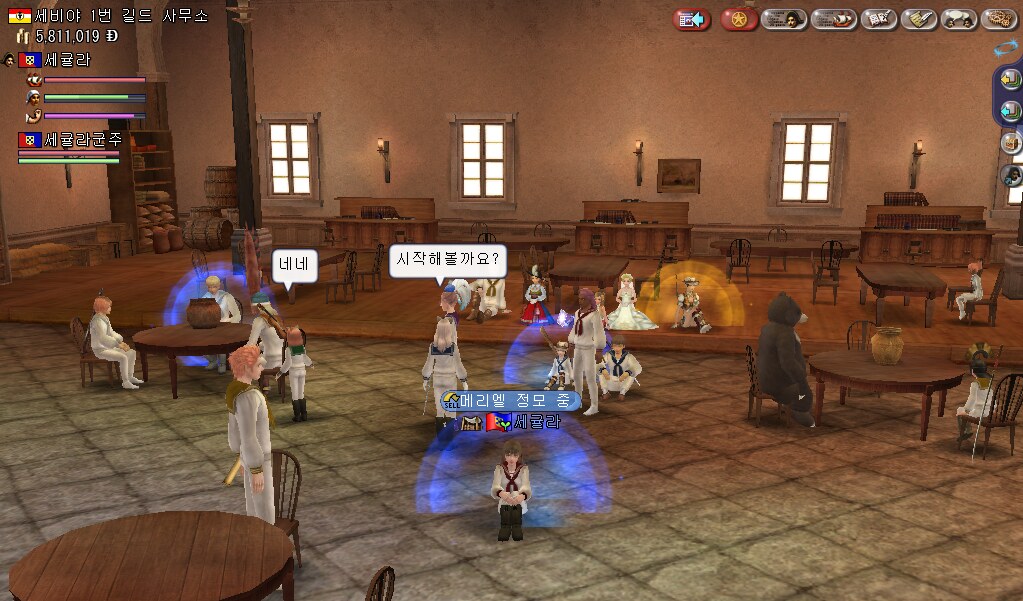Image resolution: width=1023 pixels, height=601 pixels.
Task: Click the character portrait side icon
Action: tap(1011, 175)
